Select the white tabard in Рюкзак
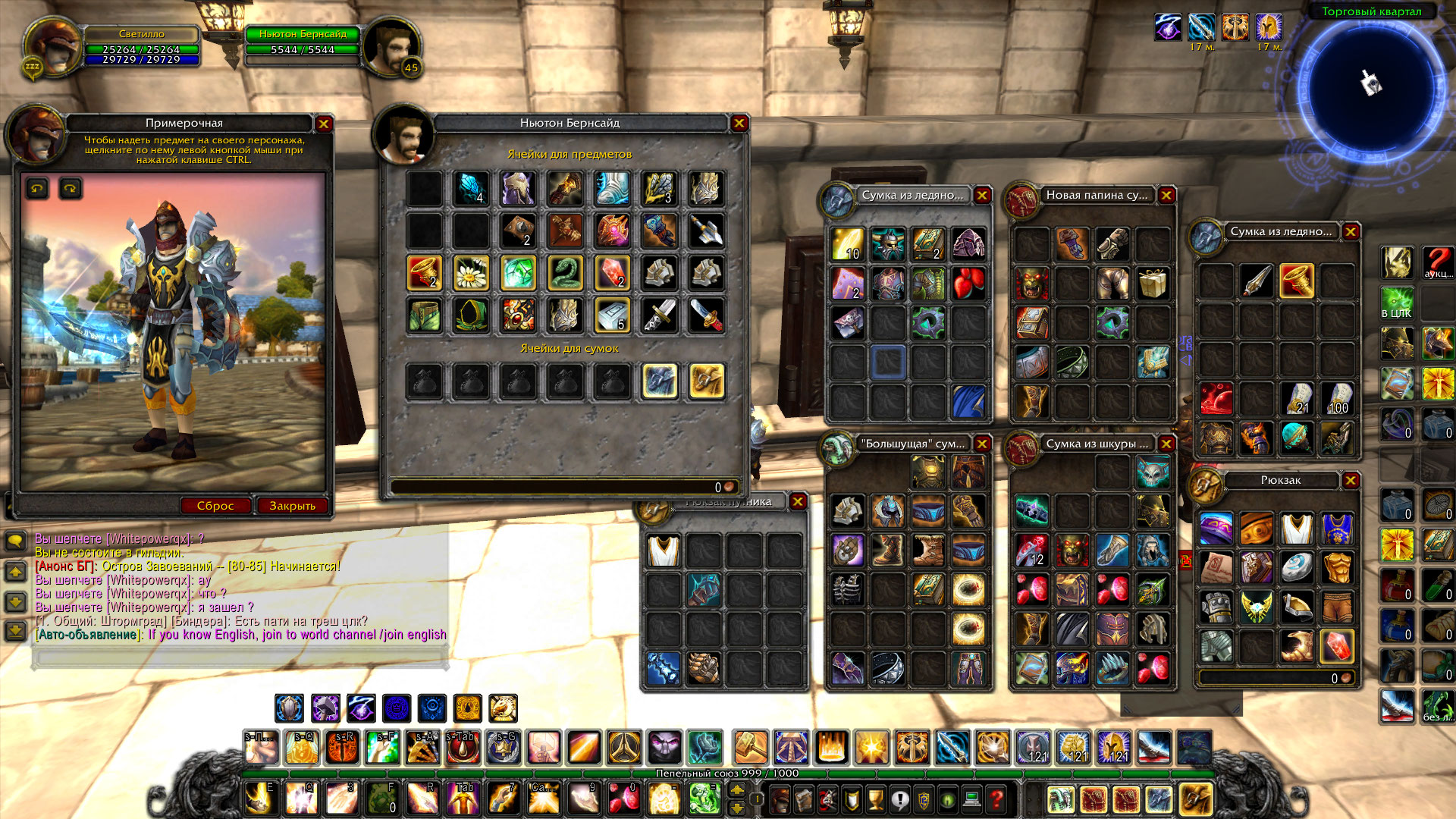 [x=1297, y=529]
